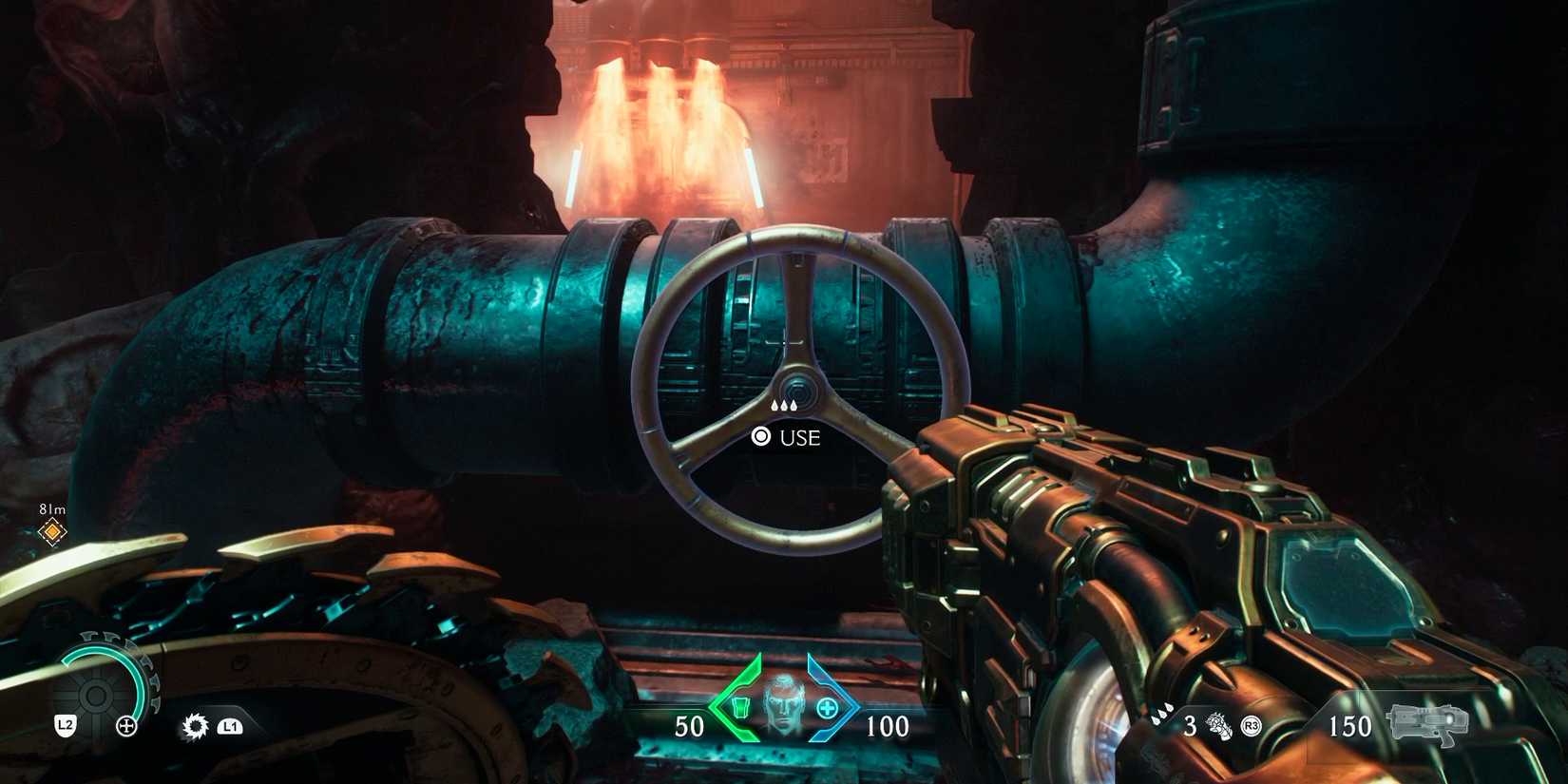Click the blue plus health icon near 100
The height and width of the screenshot is (784, 1568).
point(826,708)
